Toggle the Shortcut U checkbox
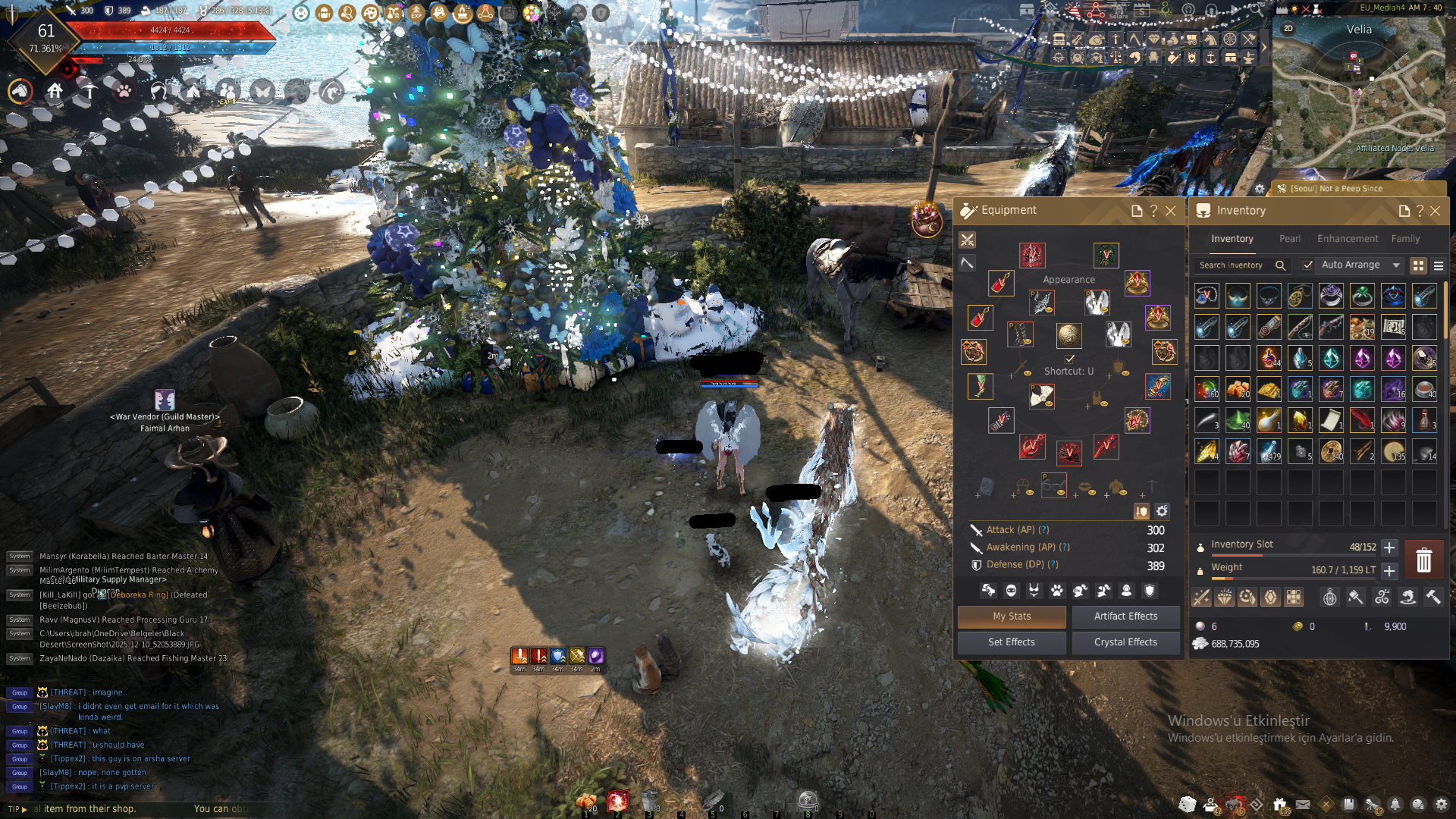Viewport: 1456px width, 819px height. [1070, 359]
